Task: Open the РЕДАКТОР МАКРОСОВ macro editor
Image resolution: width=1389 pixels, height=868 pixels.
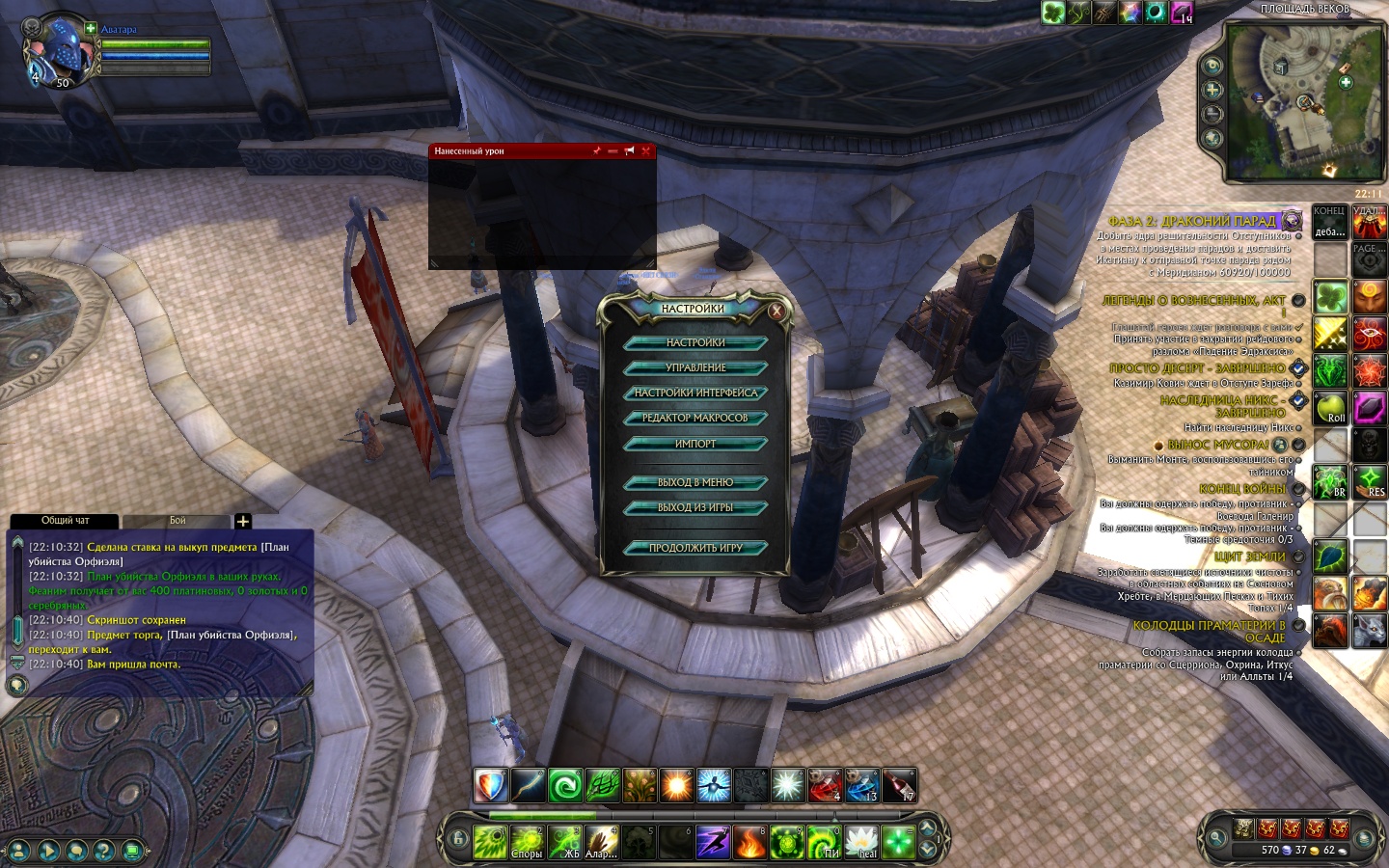Action: pos(694,418)
